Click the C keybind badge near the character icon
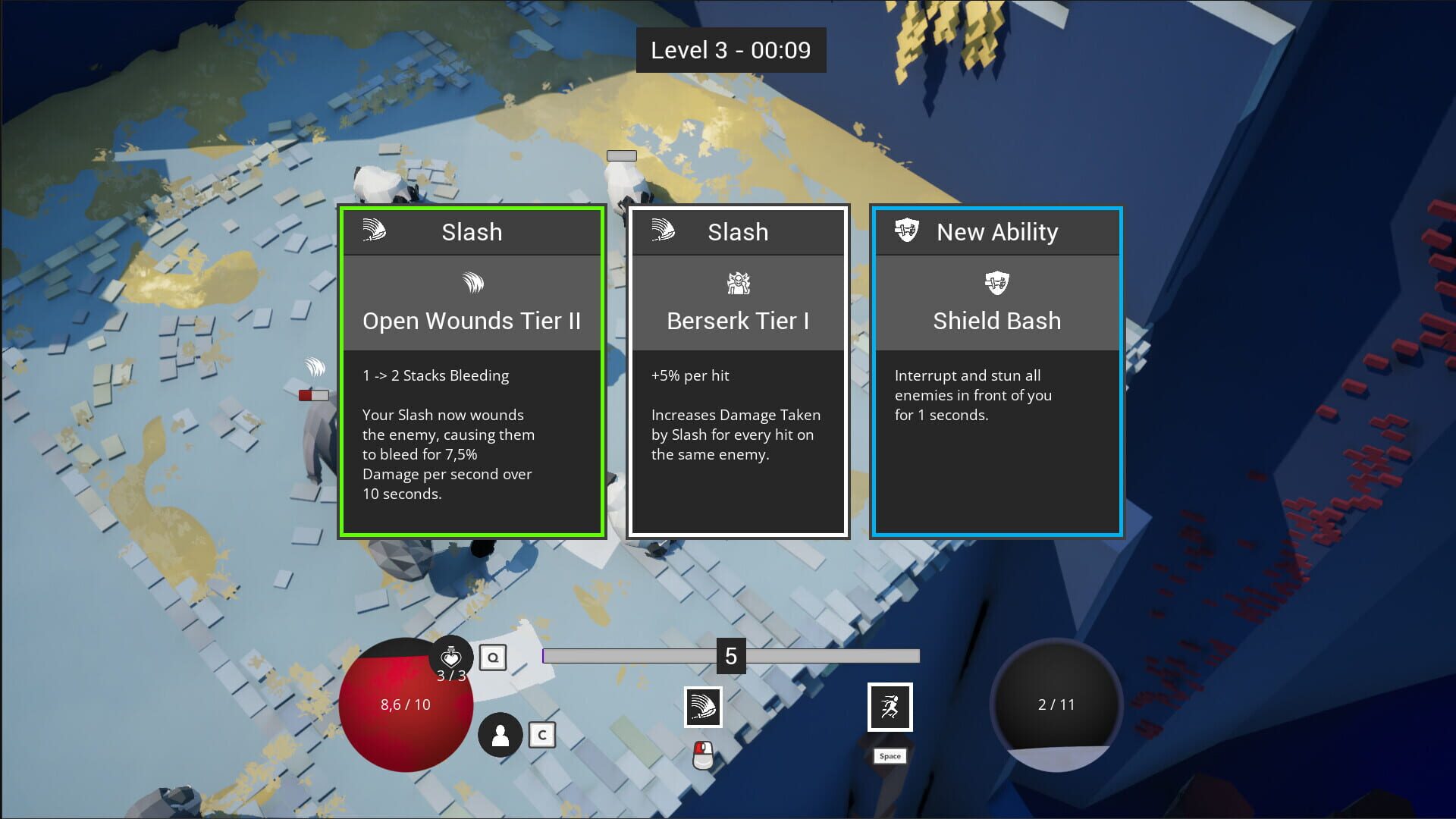The height and width of the screenshot is (819, 1456). (541, 734)
